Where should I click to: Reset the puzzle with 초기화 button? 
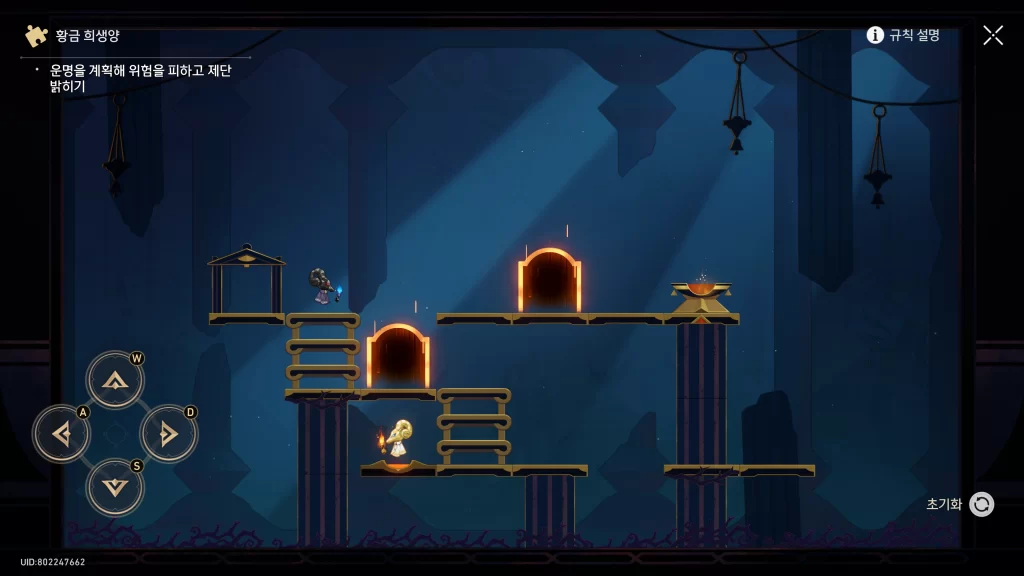980,504
